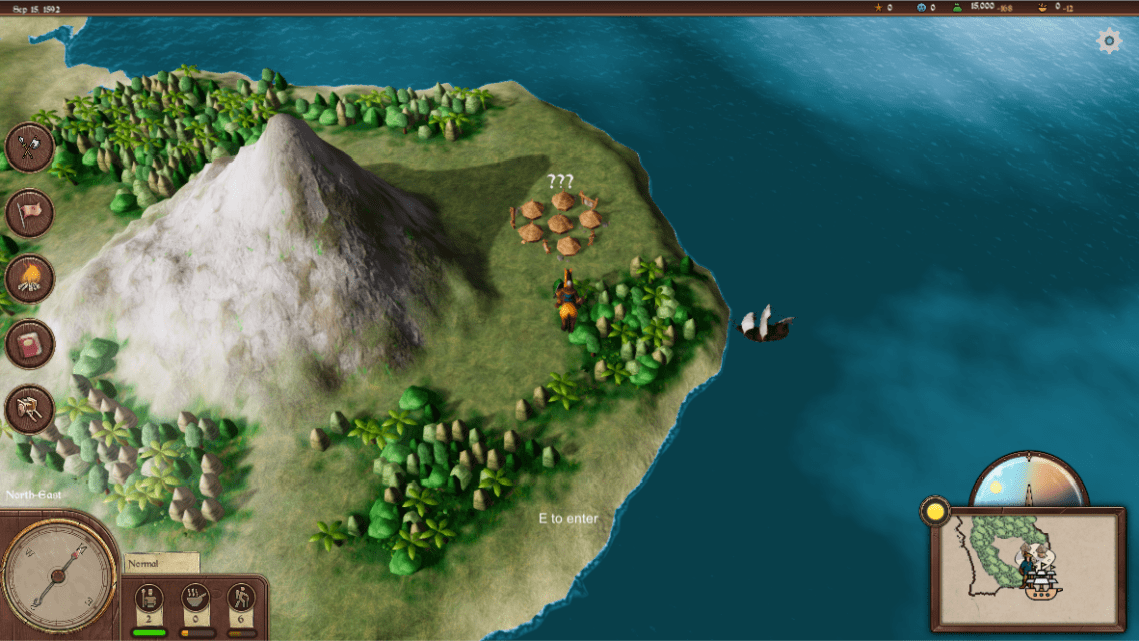Select the Normal travel pace tab

pyautogui.click(x=161, y=563)
